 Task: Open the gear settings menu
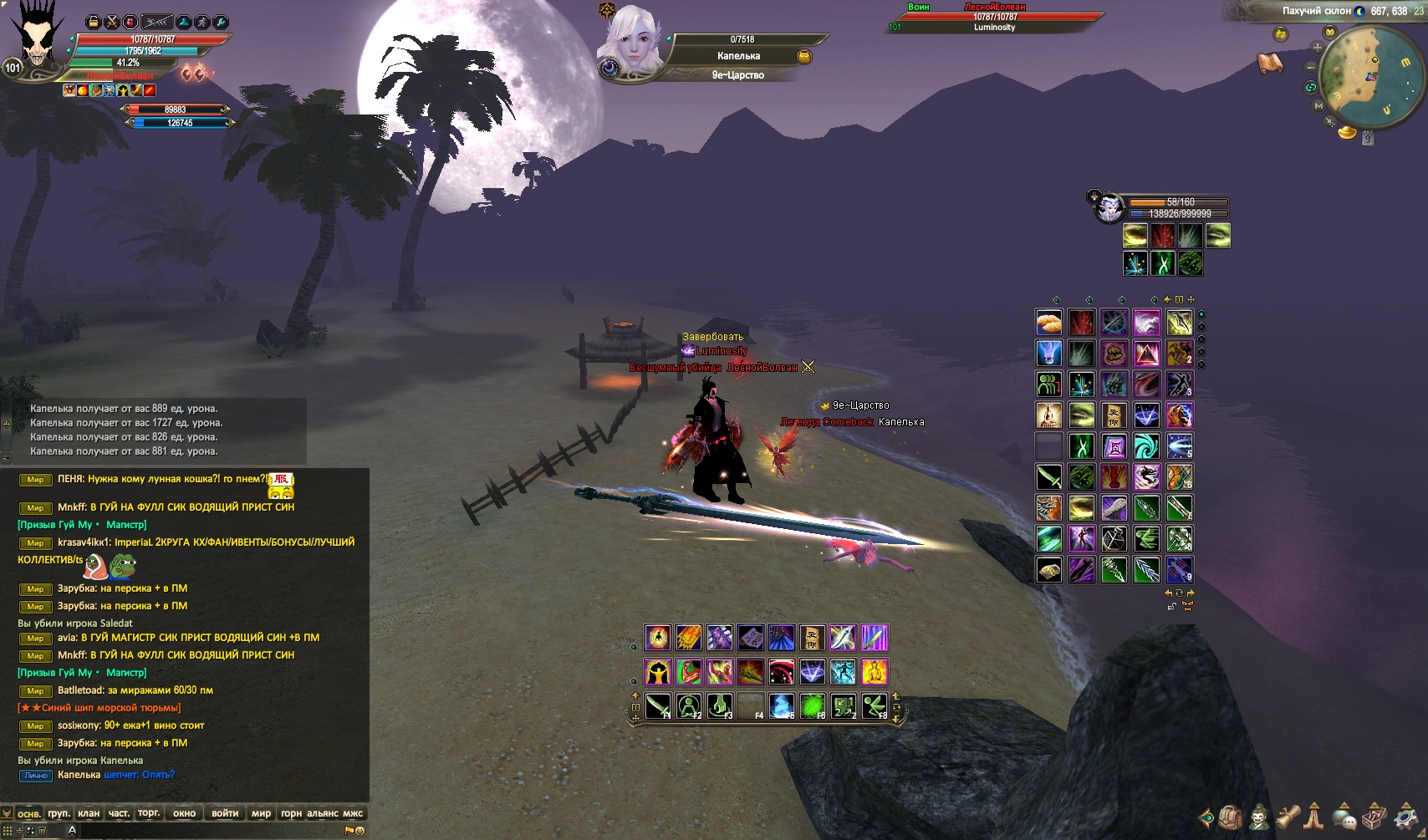point(1406,817)
